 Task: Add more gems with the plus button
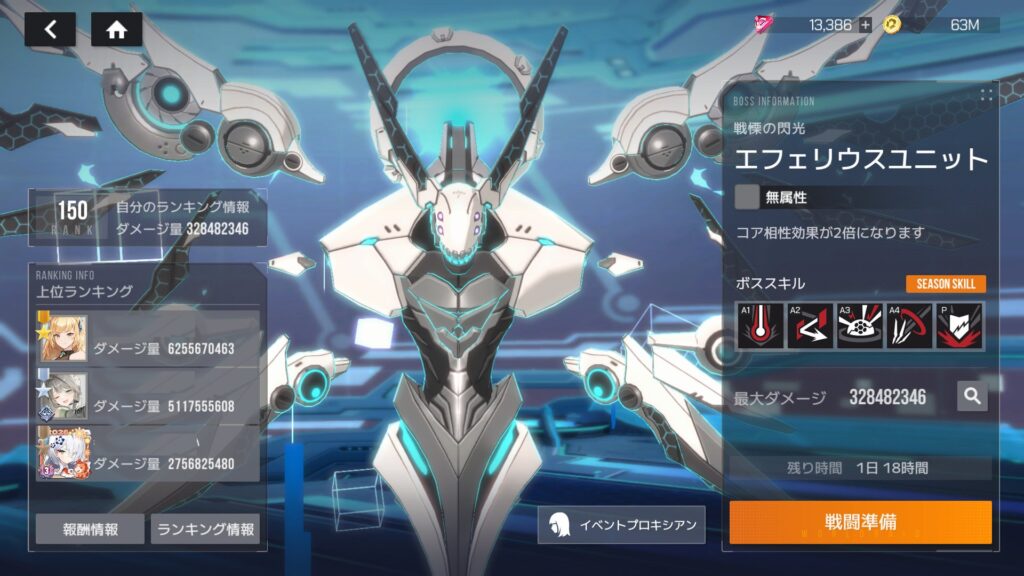click(x=865, y=25)
